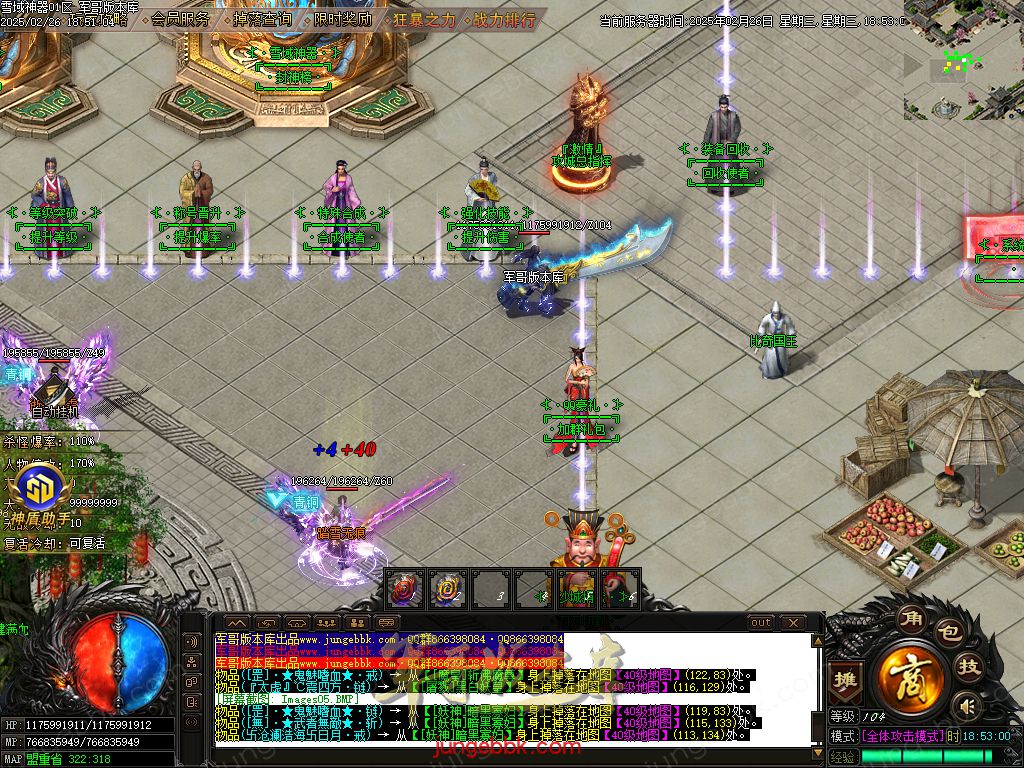Click the minimap in the corner
The width and height of the screenshot is (1024, 768).
[964, 60]
